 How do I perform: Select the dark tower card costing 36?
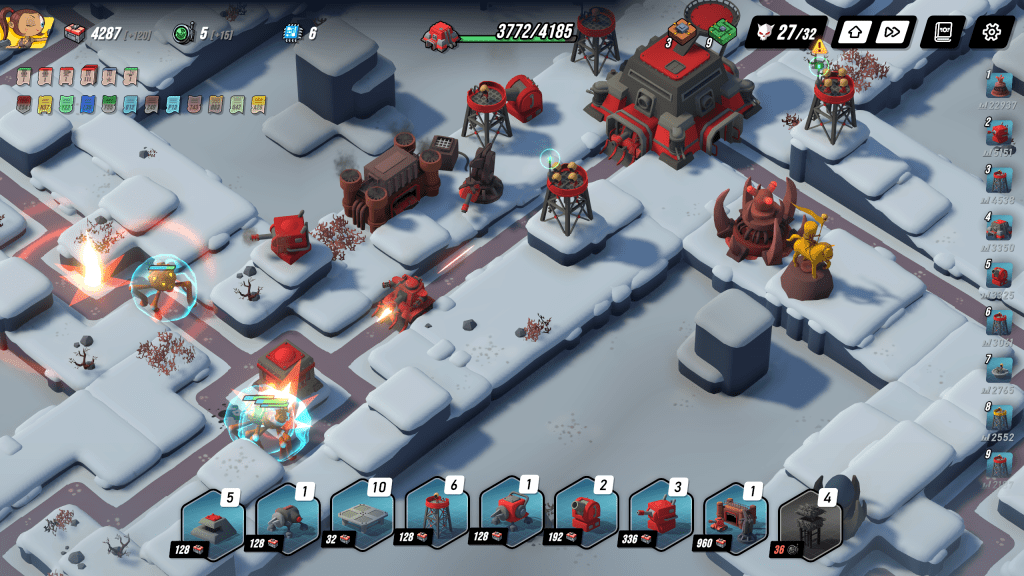tap(810, 518)
